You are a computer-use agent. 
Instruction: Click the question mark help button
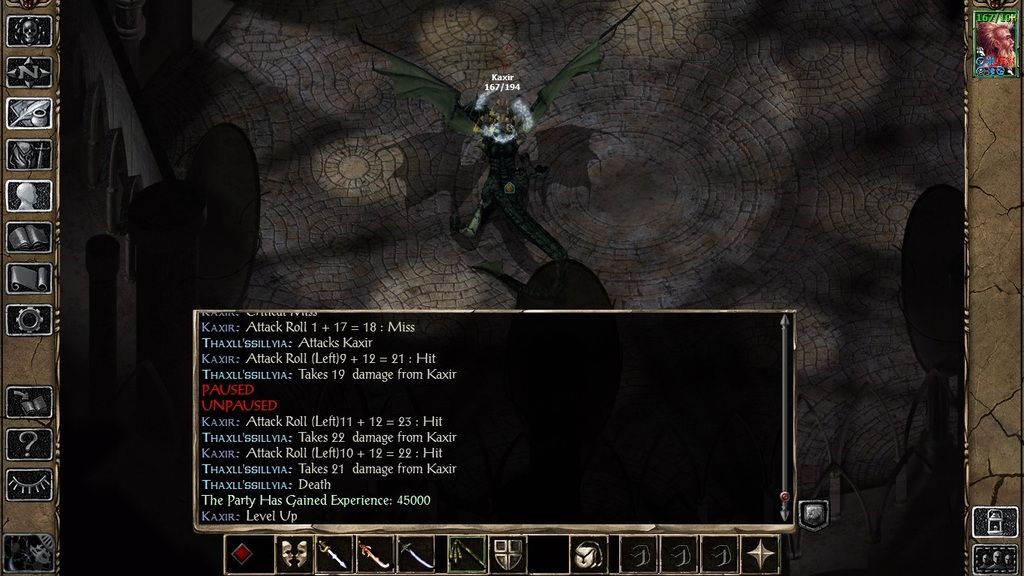click(x=29, y=443)
